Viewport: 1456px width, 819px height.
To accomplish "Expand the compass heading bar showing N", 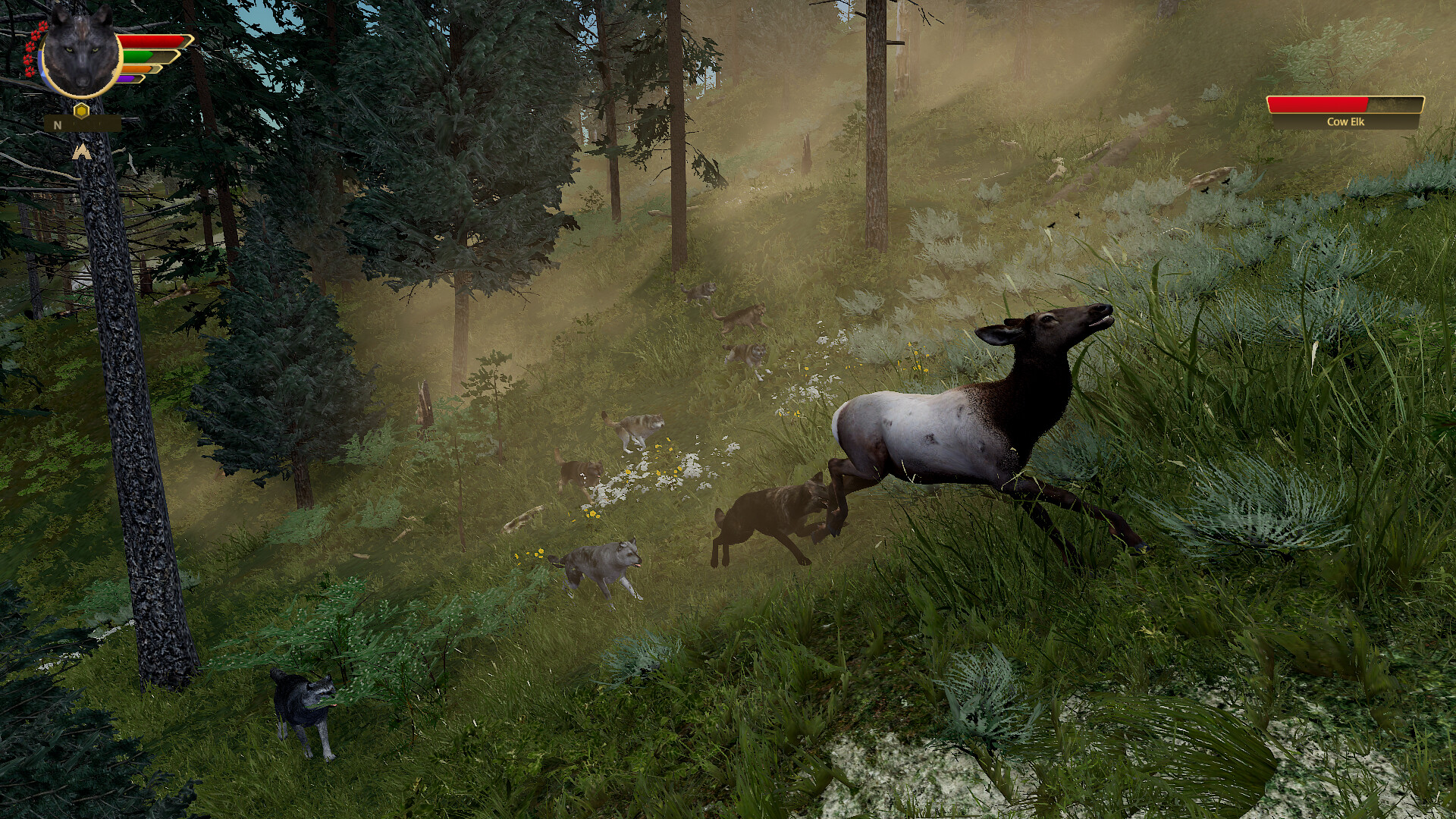I will [83, 124].
